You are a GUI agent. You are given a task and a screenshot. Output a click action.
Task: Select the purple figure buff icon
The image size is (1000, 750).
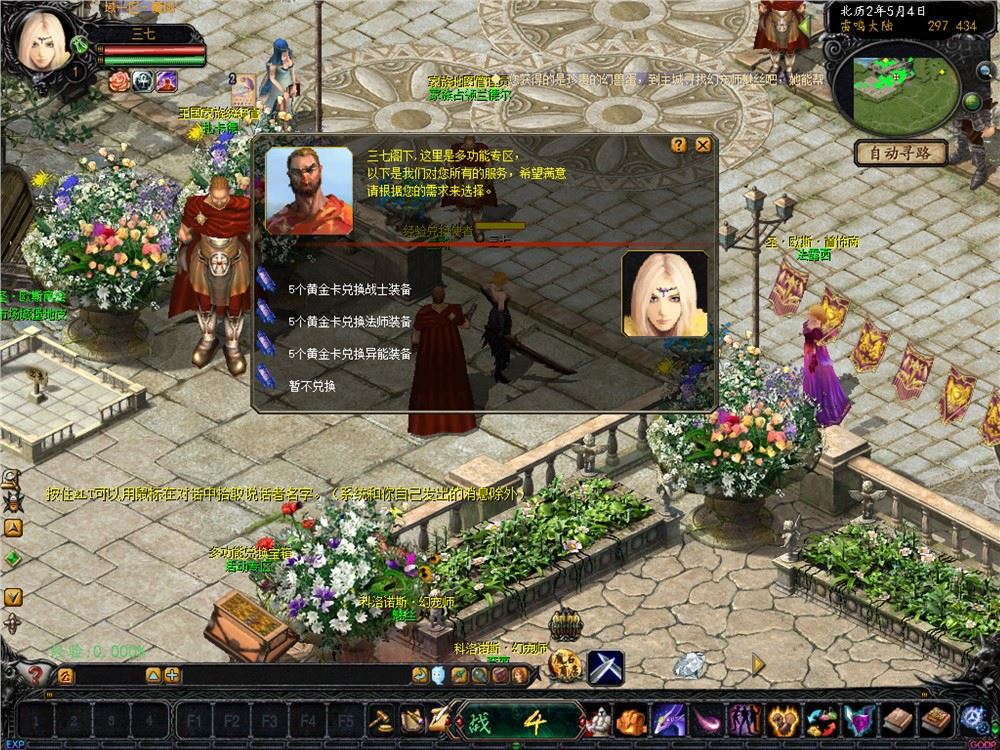click(167, 80)
